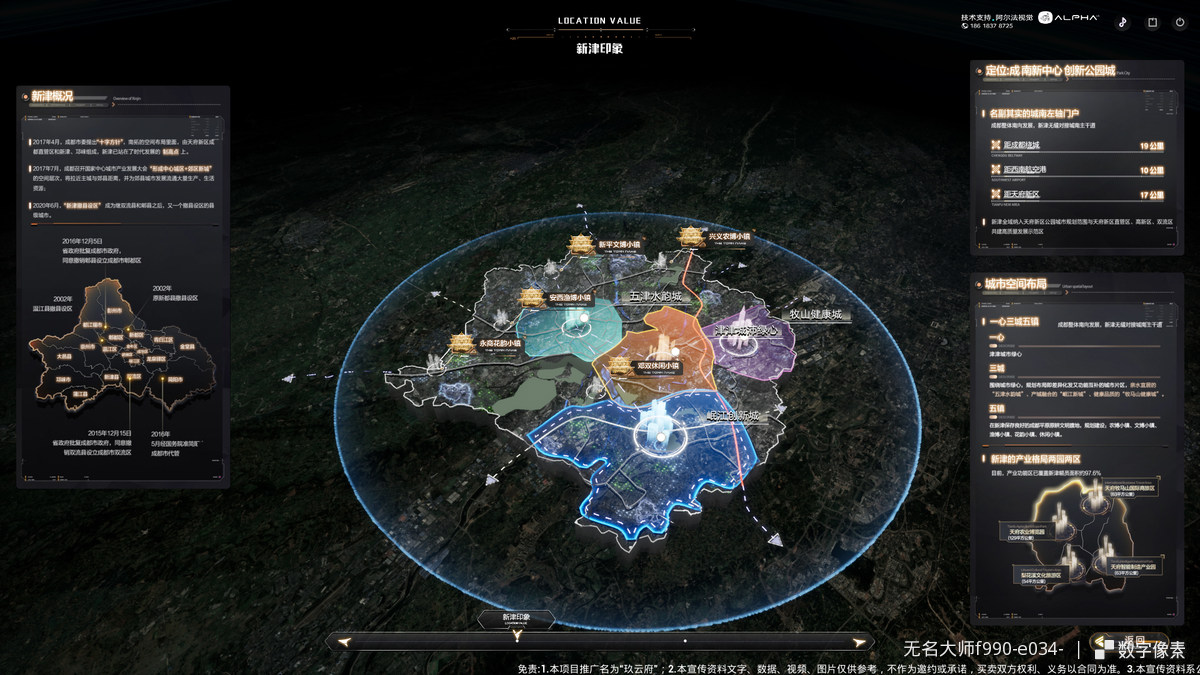Viewport: 1200px width, 675px height.
Task: Click the power icon to exit
Action: coord(1182,22)
